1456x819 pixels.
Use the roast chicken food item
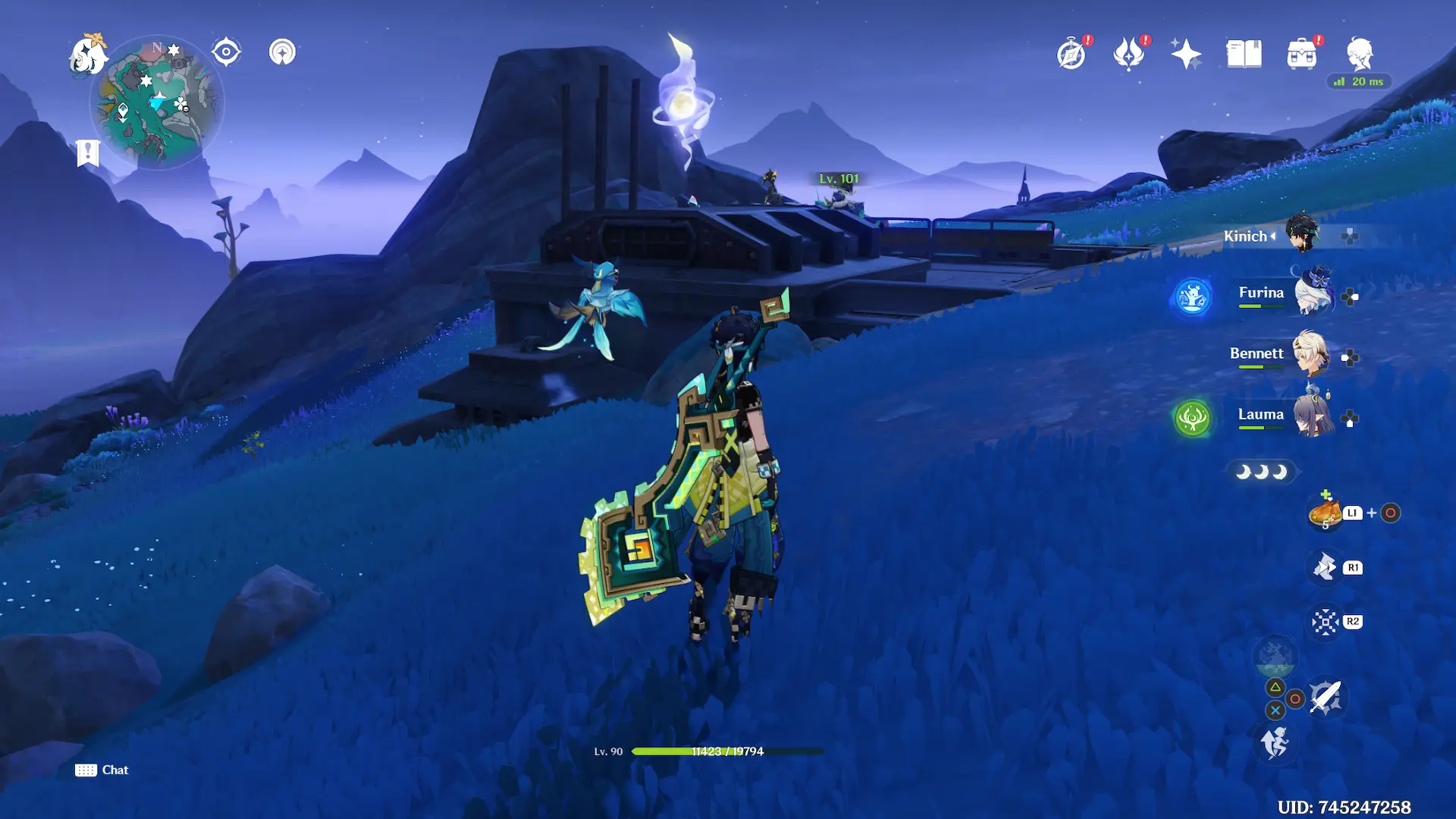[1325, 513]
